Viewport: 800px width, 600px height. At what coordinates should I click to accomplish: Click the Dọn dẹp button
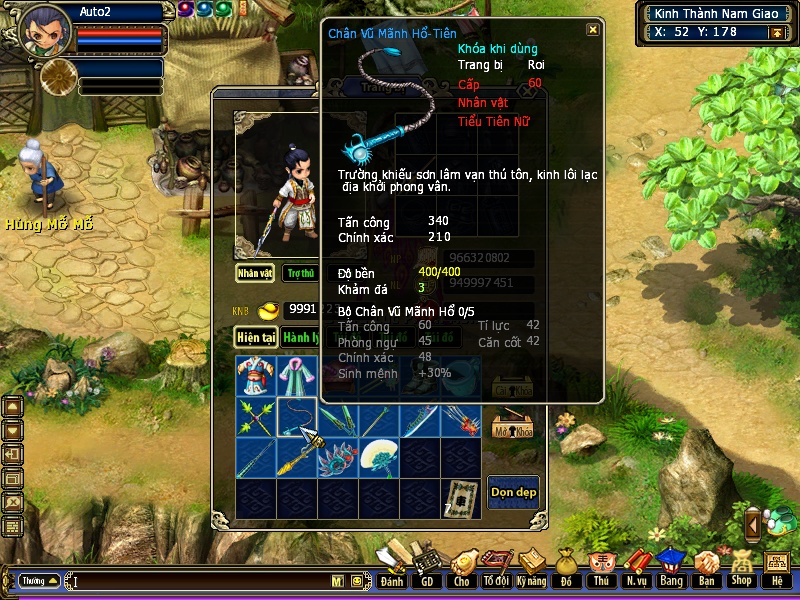(x=513, y=491)
